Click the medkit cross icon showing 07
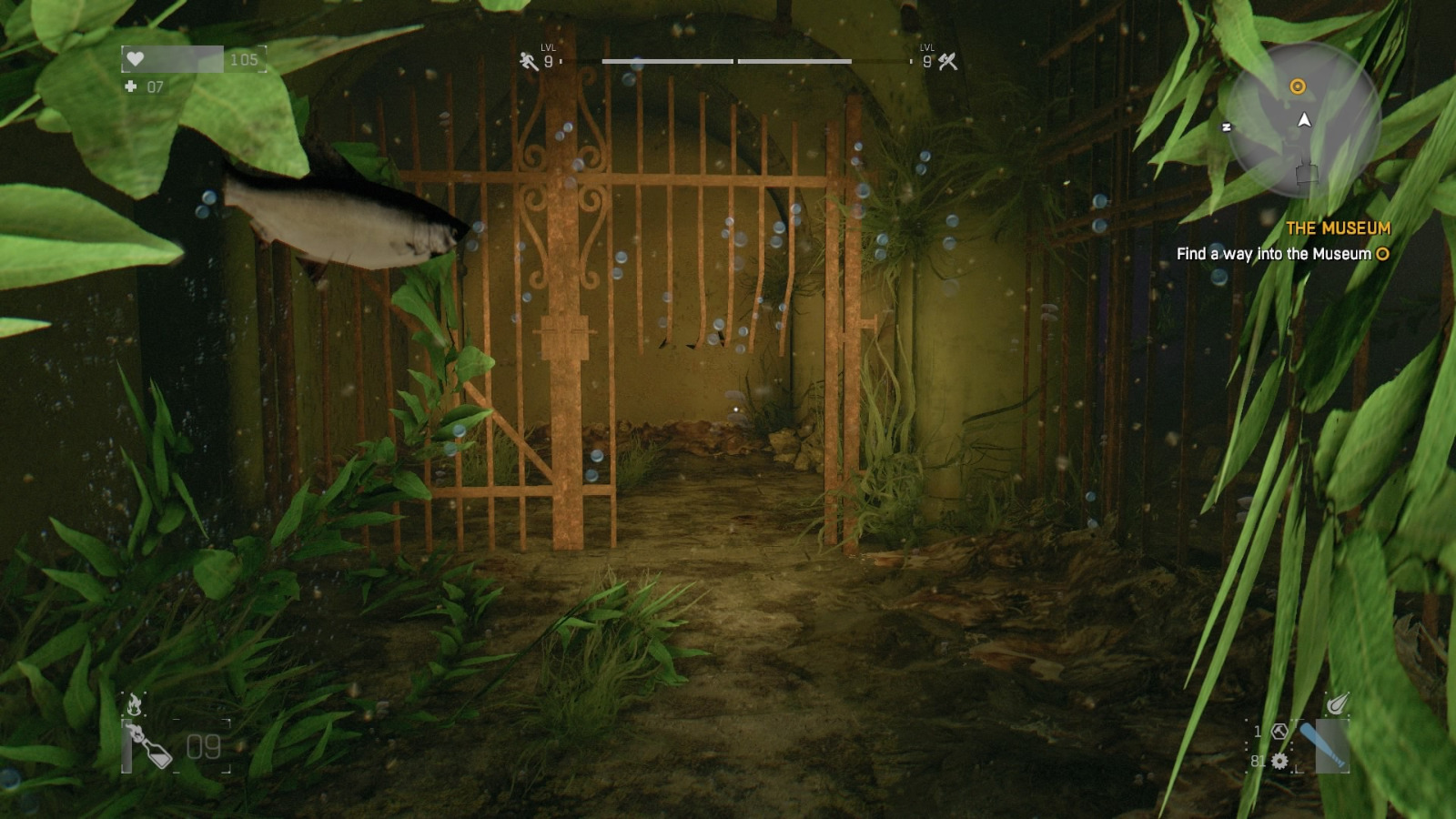Screen dimensions: 1456x819 133,88
